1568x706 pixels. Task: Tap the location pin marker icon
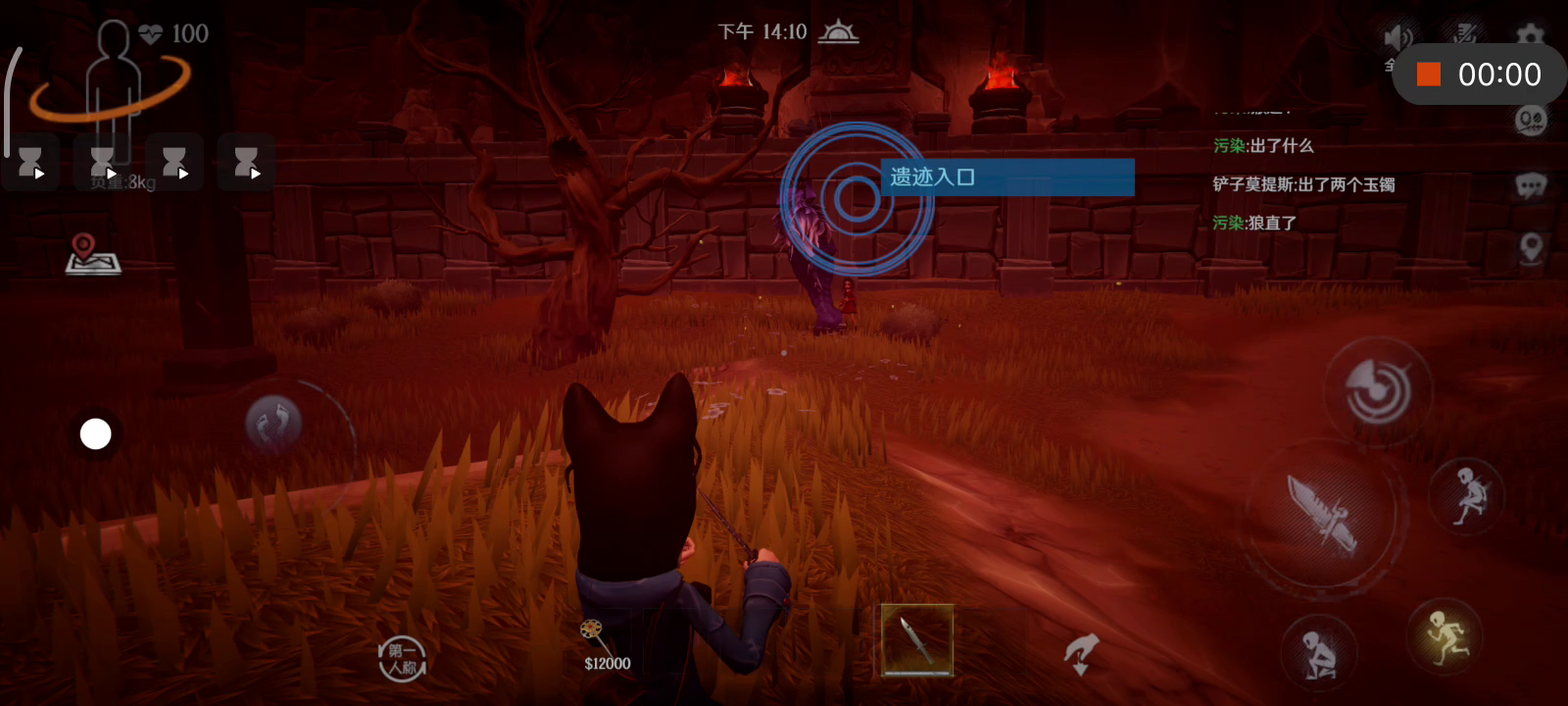click(1530, 247)
